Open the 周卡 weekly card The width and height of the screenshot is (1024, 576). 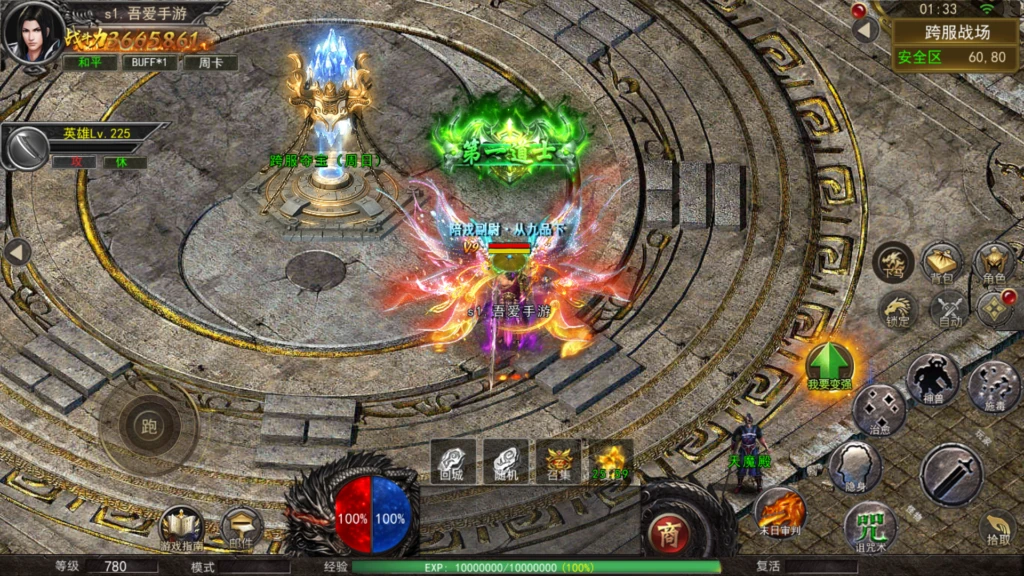[210, 62]
